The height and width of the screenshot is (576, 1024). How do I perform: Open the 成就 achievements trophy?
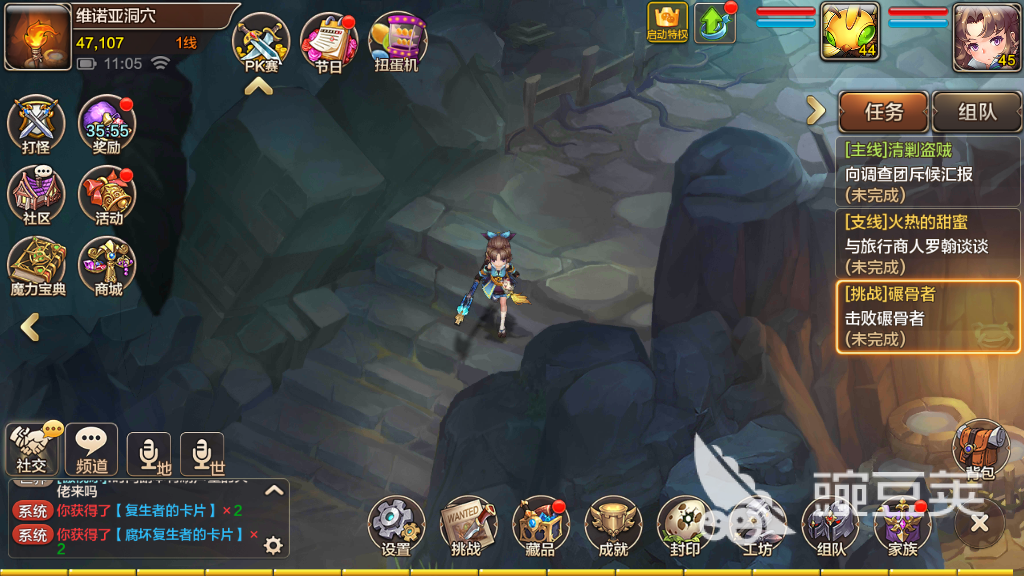(612, 526)
